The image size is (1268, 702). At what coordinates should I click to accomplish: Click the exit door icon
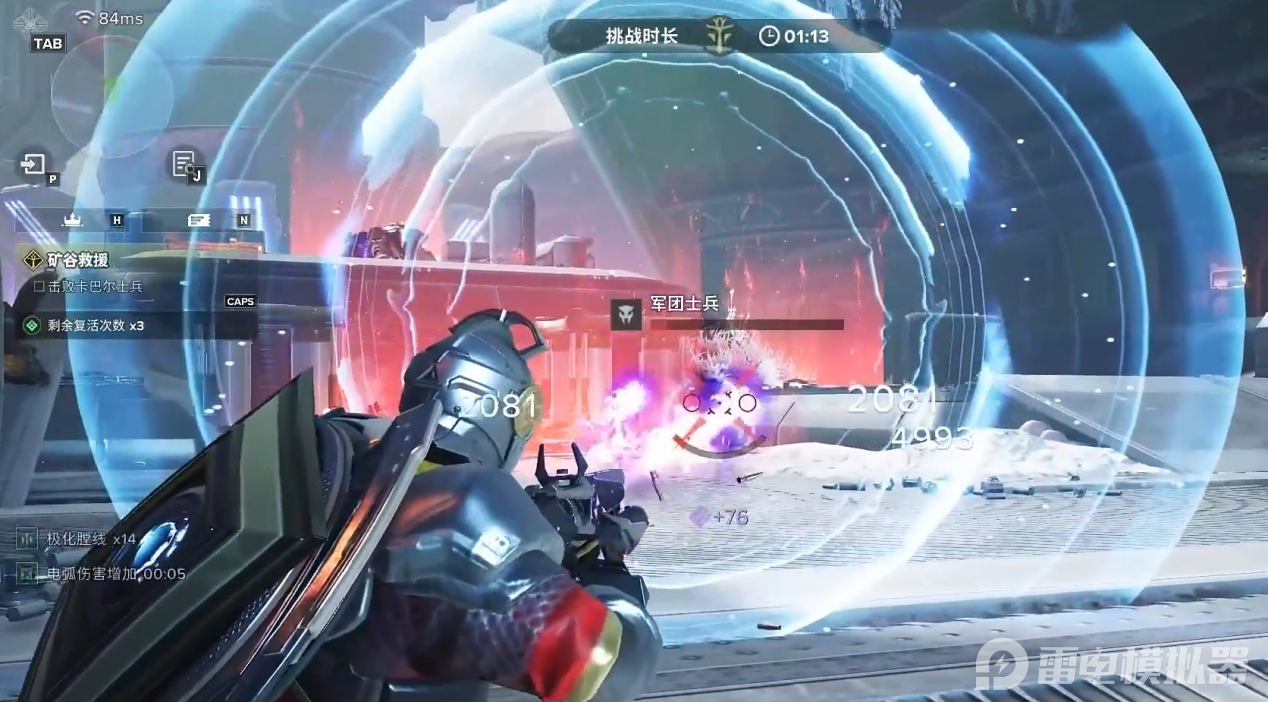[x=34, y=164]
